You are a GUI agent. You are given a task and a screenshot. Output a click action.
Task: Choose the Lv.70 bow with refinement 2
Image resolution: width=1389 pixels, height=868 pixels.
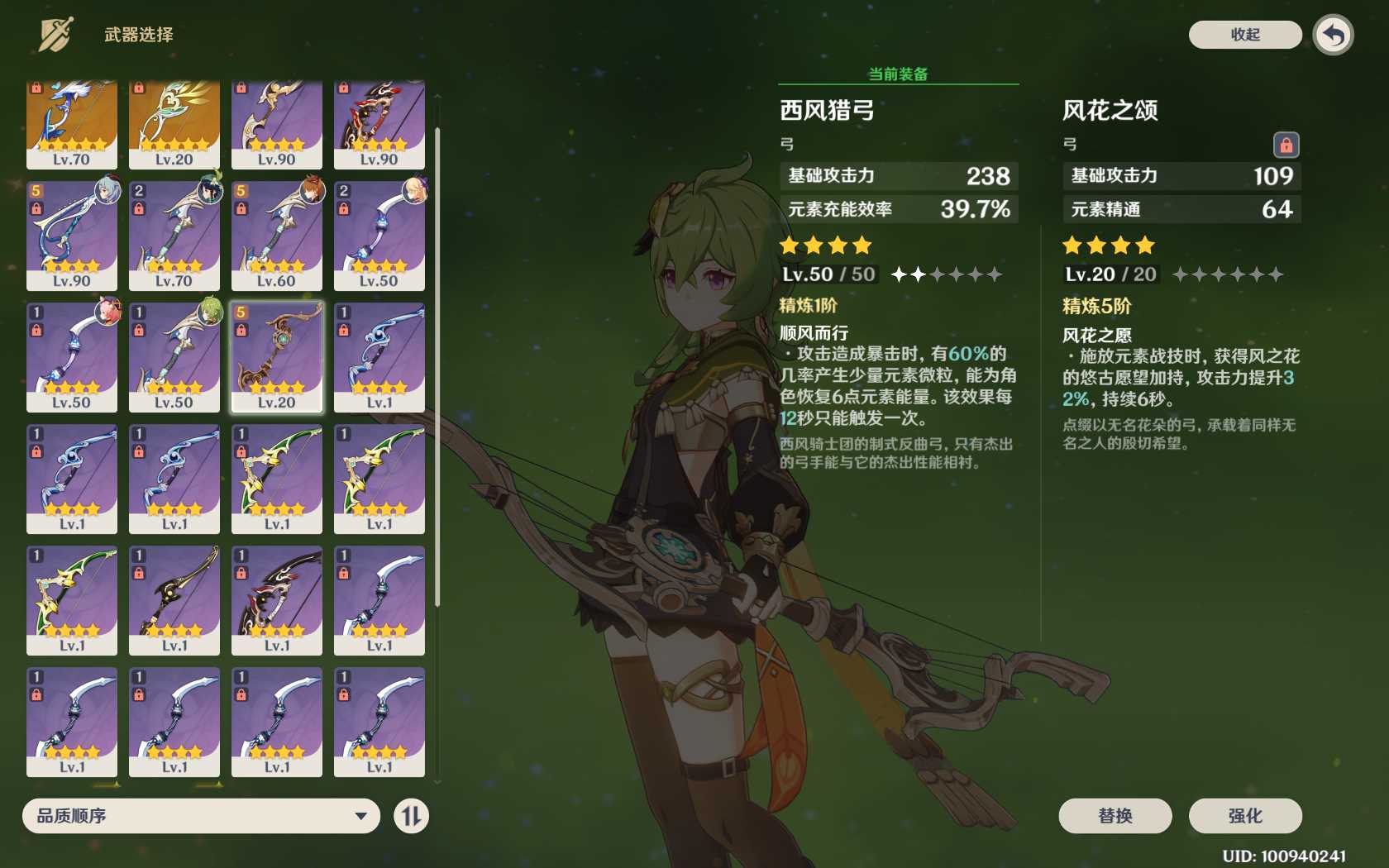174,236
